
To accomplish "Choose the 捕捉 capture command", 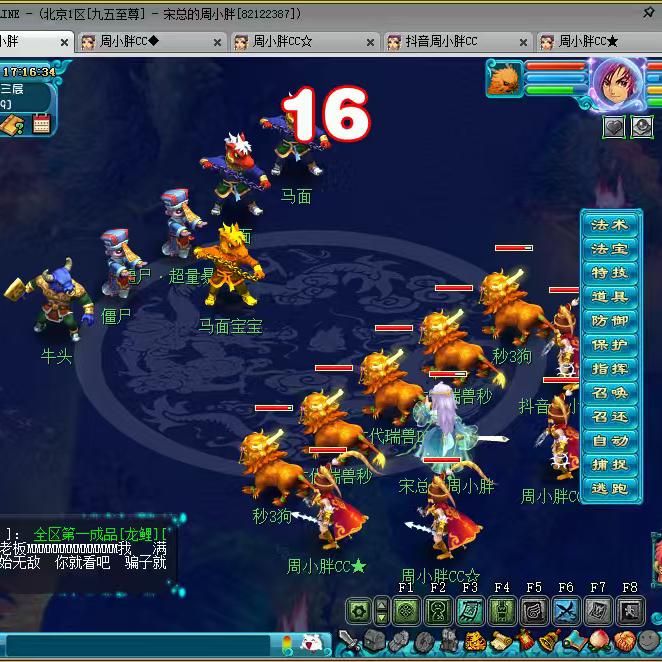I will tap(610, 465).
